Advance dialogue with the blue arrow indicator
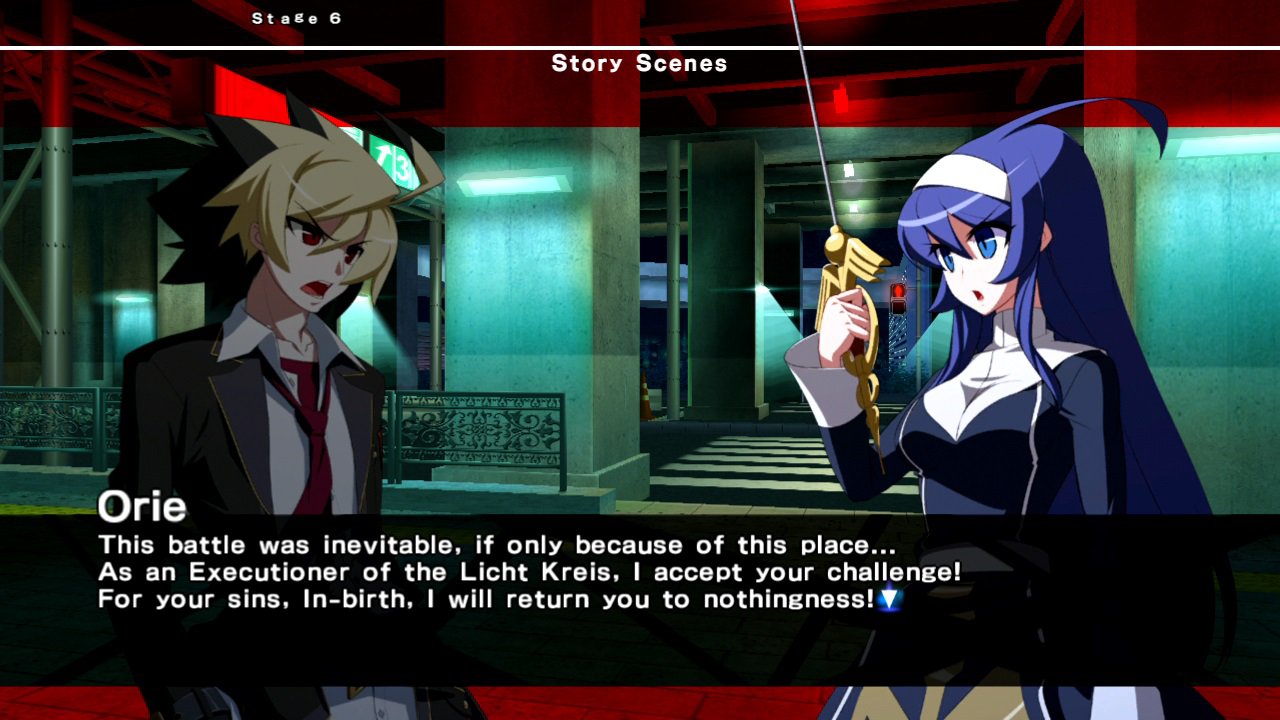Viewport: 1280px width, 720px height. (889, 600)
